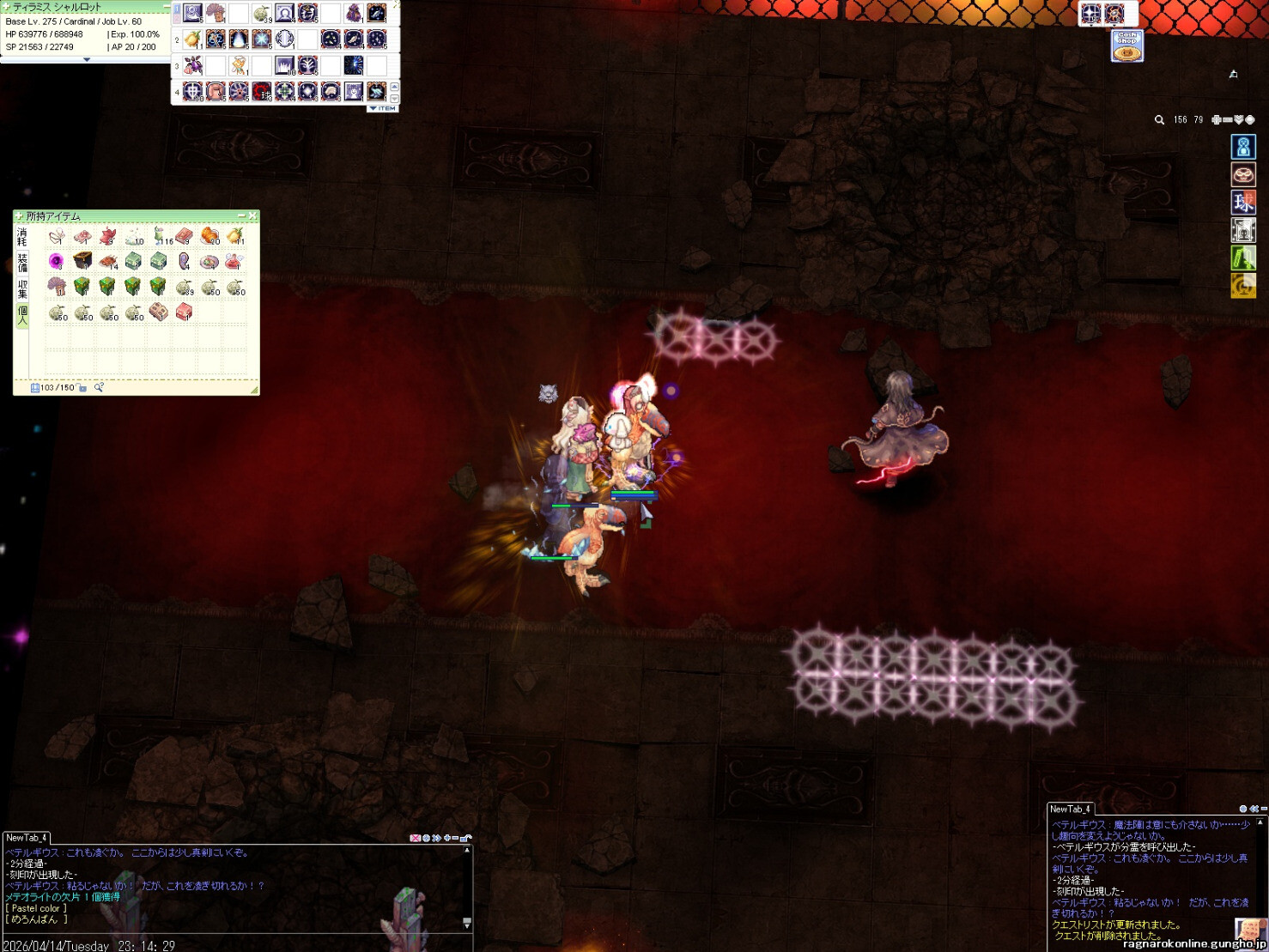Toggle the hotbar ITEM dropdown label
The image size is (1269, 952).
click(383, 109)
